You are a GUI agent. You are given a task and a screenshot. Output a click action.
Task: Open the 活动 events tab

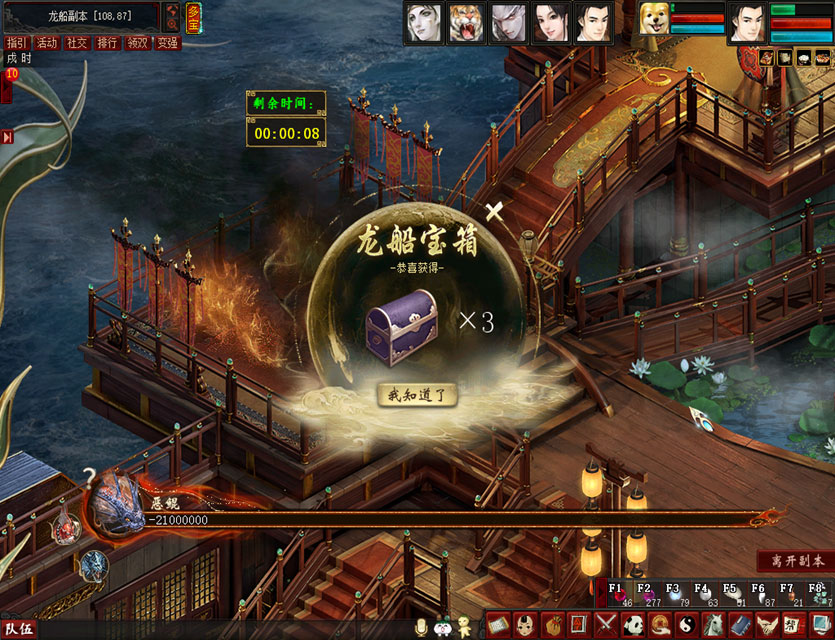pos(46,43)
